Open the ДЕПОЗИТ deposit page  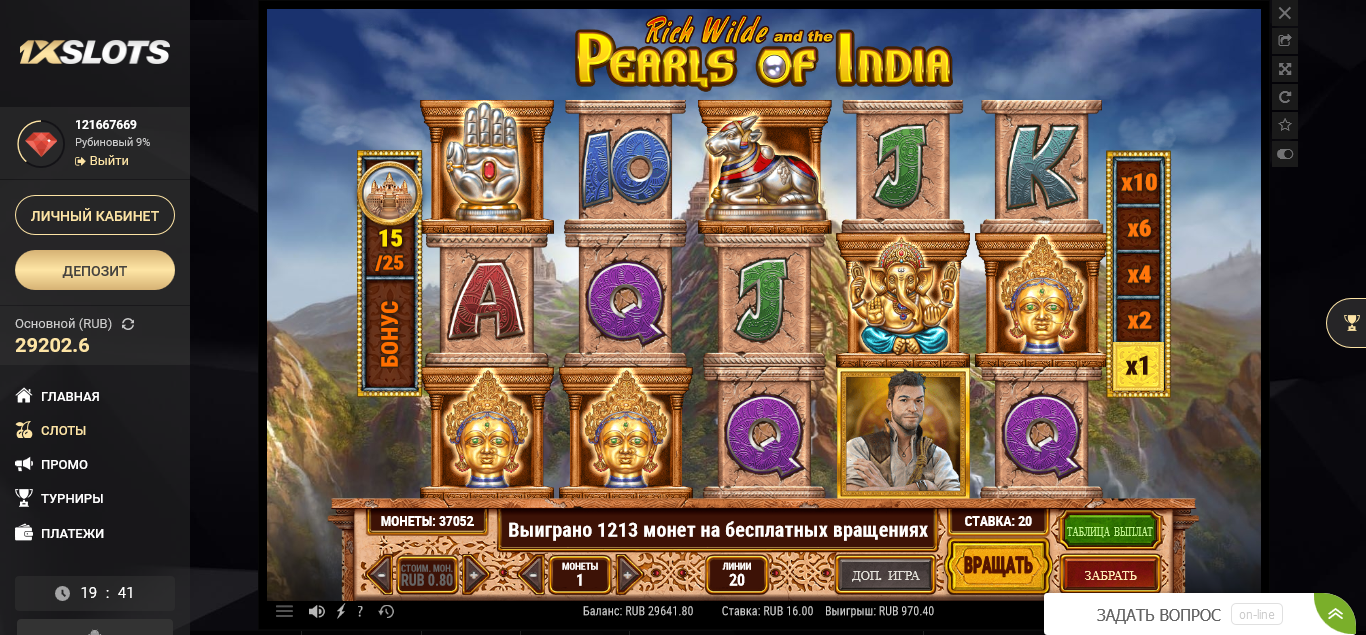pyautogui.click(x=95, y=270)
